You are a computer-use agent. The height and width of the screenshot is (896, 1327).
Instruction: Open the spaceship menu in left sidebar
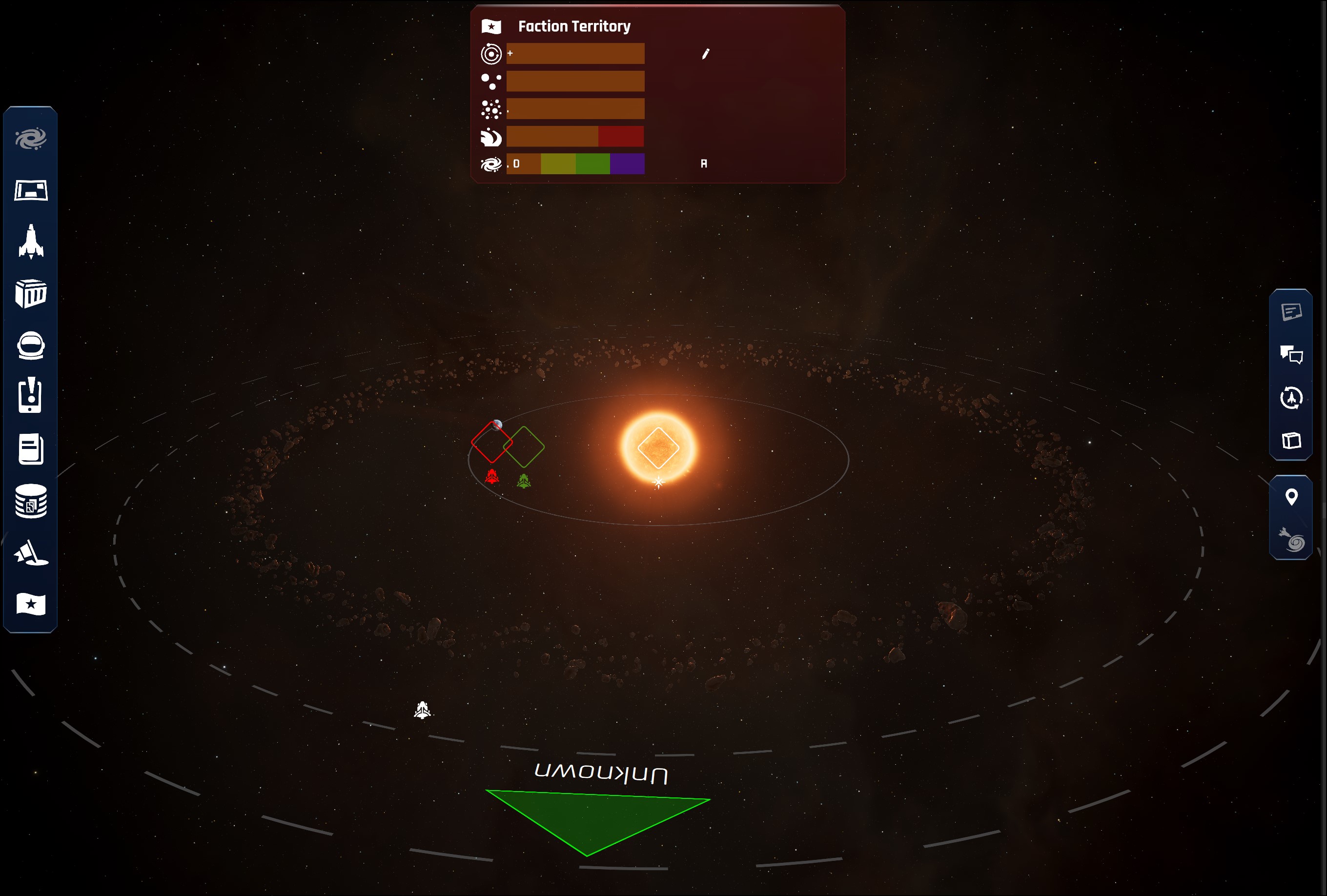coord(31,242)
